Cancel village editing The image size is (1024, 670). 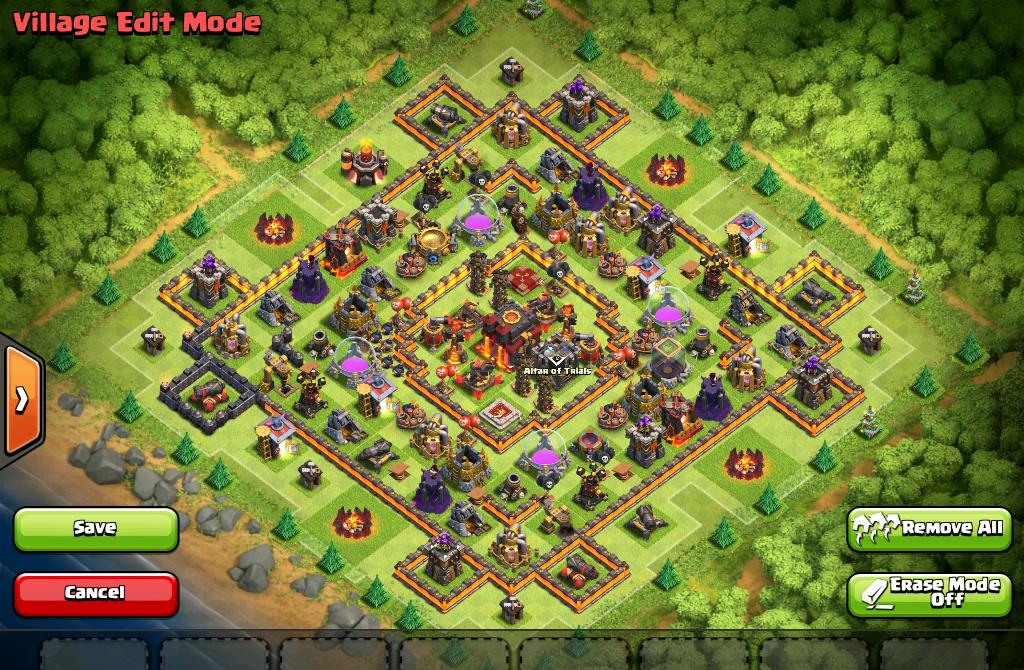coord(96,593)
